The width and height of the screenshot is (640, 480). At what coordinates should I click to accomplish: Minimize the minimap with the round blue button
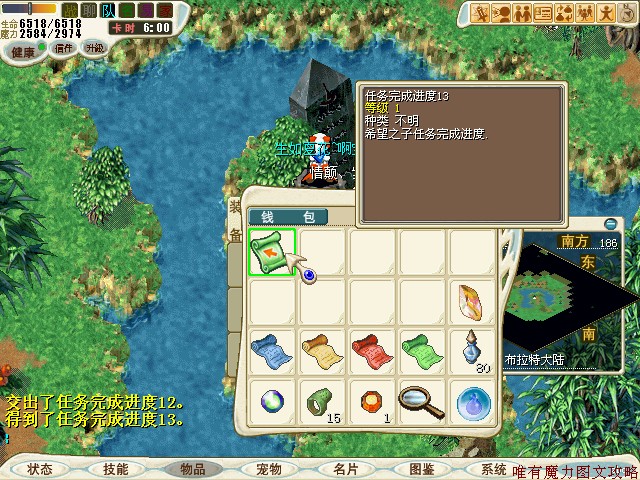(612, 223)
